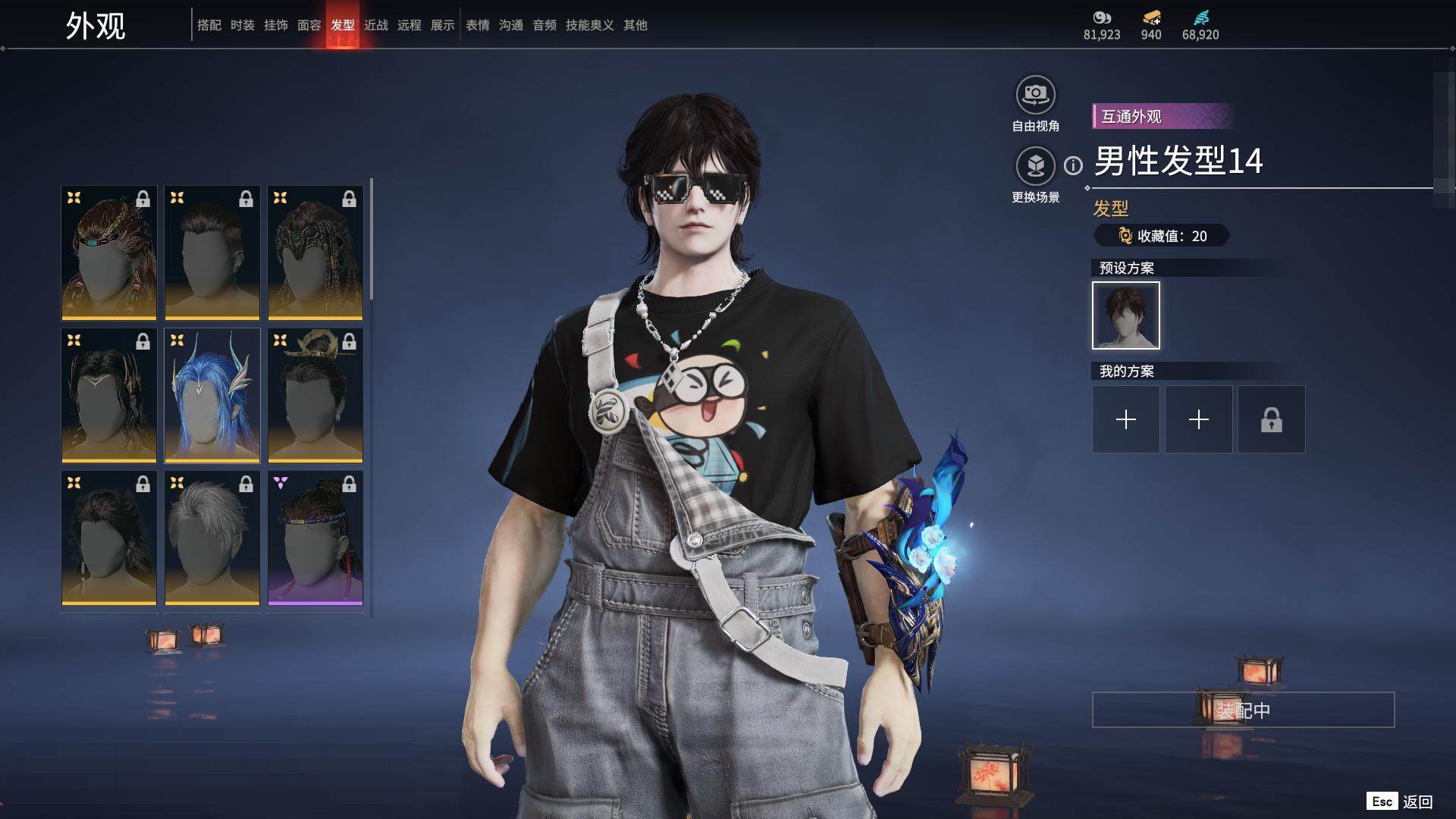The height and width of the screenshot is (819, 1456).
Task: Go to the 面容 face tab
Action: (309, 25)
